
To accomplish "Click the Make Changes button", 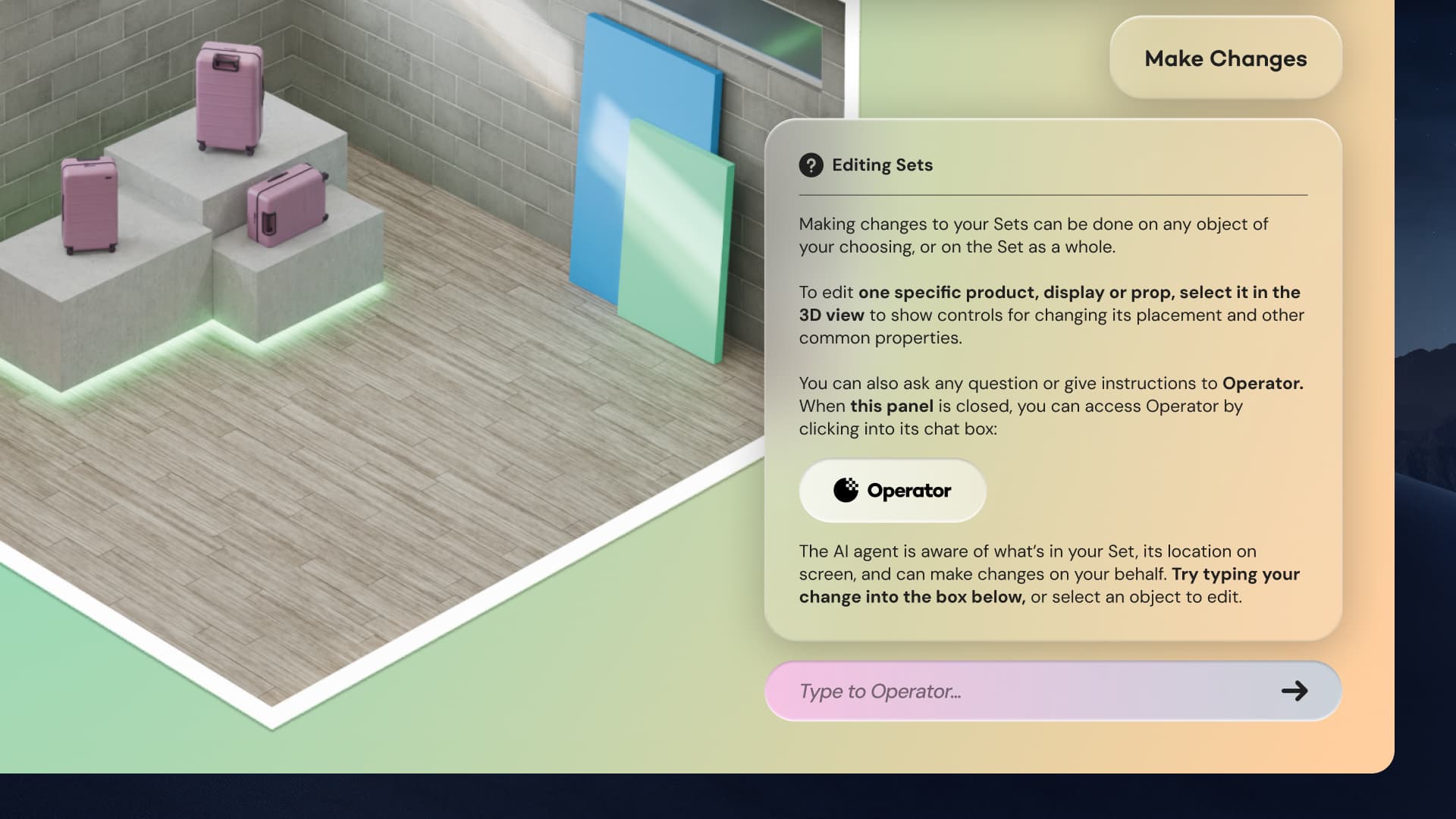I will coord(1225,58).
